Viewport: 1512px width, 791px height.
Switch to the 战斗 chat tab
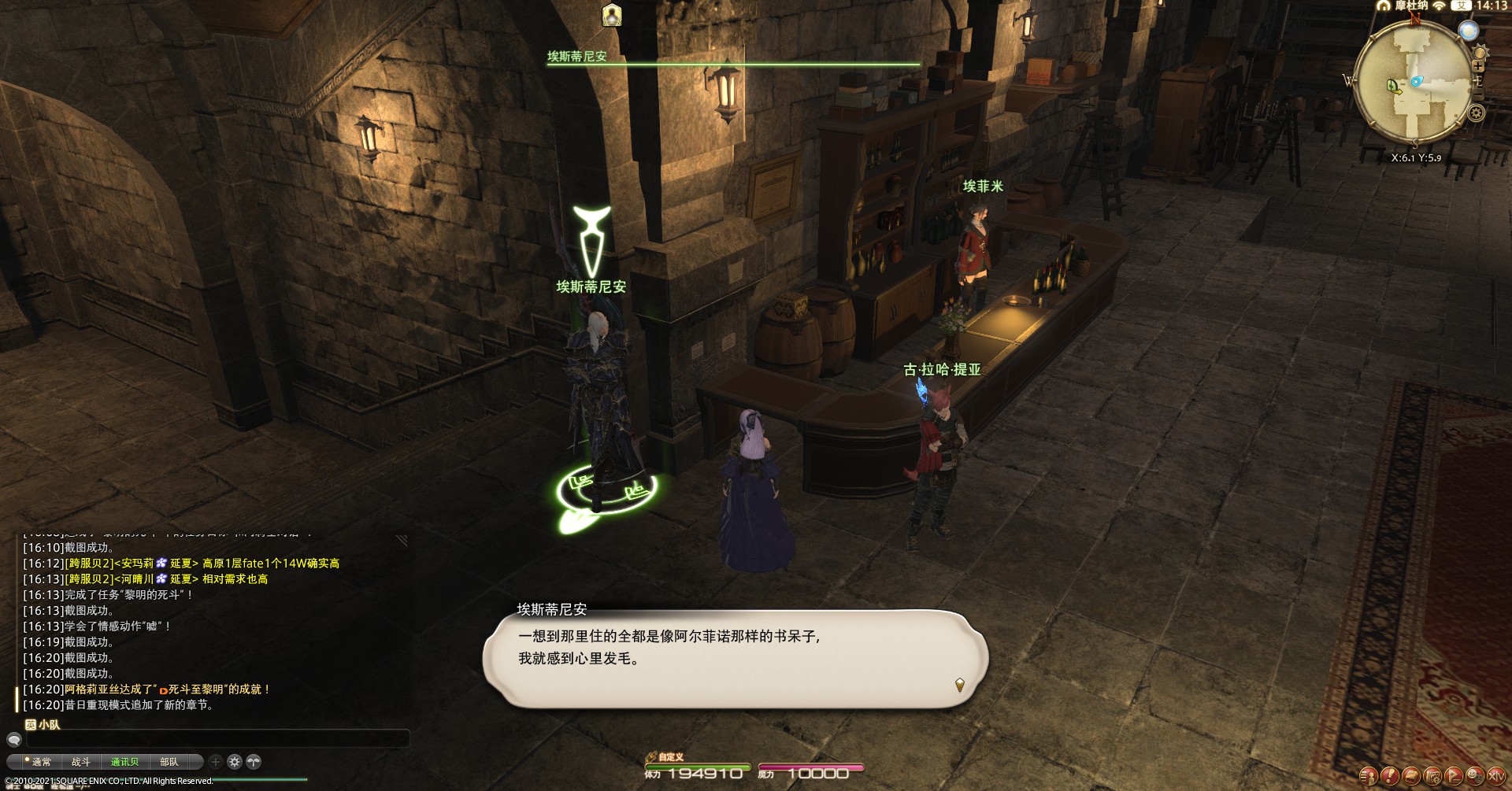tap(80, 762)
